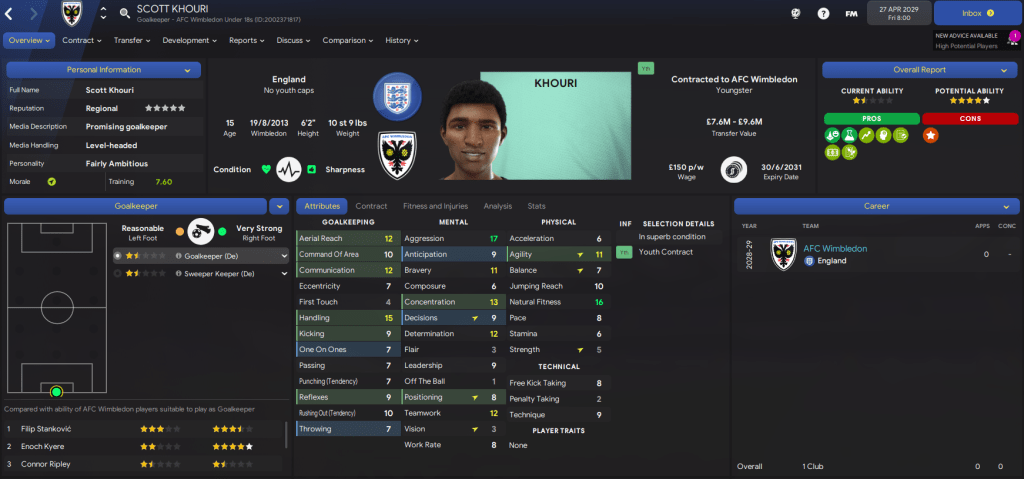This screenshot has height=479, width=1024.
Task: Open the help question mark icon
Action: [x=823, y=14]
